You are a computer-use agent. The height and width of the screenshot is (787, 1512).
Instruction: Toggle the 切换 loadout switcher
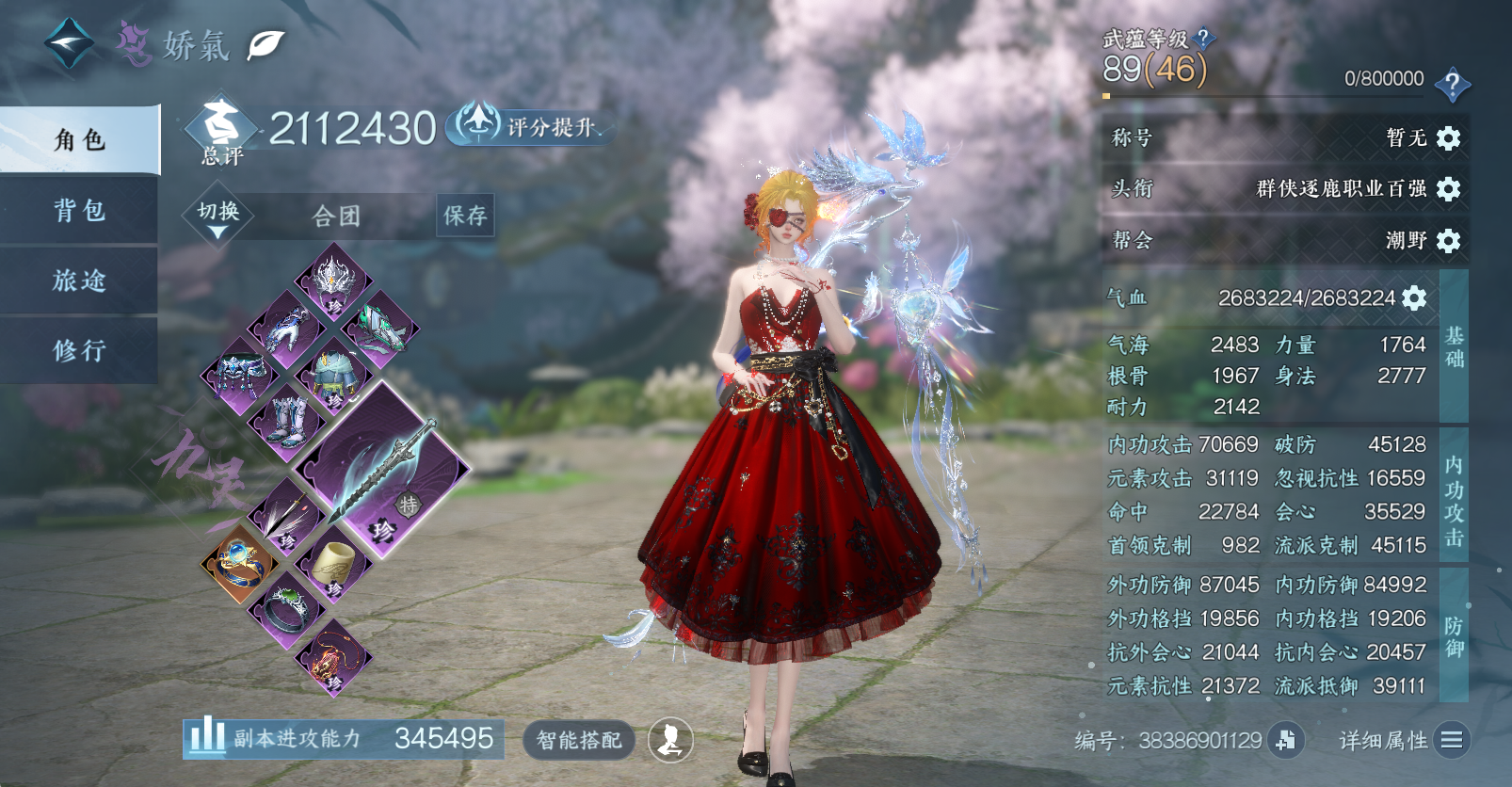[217, 217]
